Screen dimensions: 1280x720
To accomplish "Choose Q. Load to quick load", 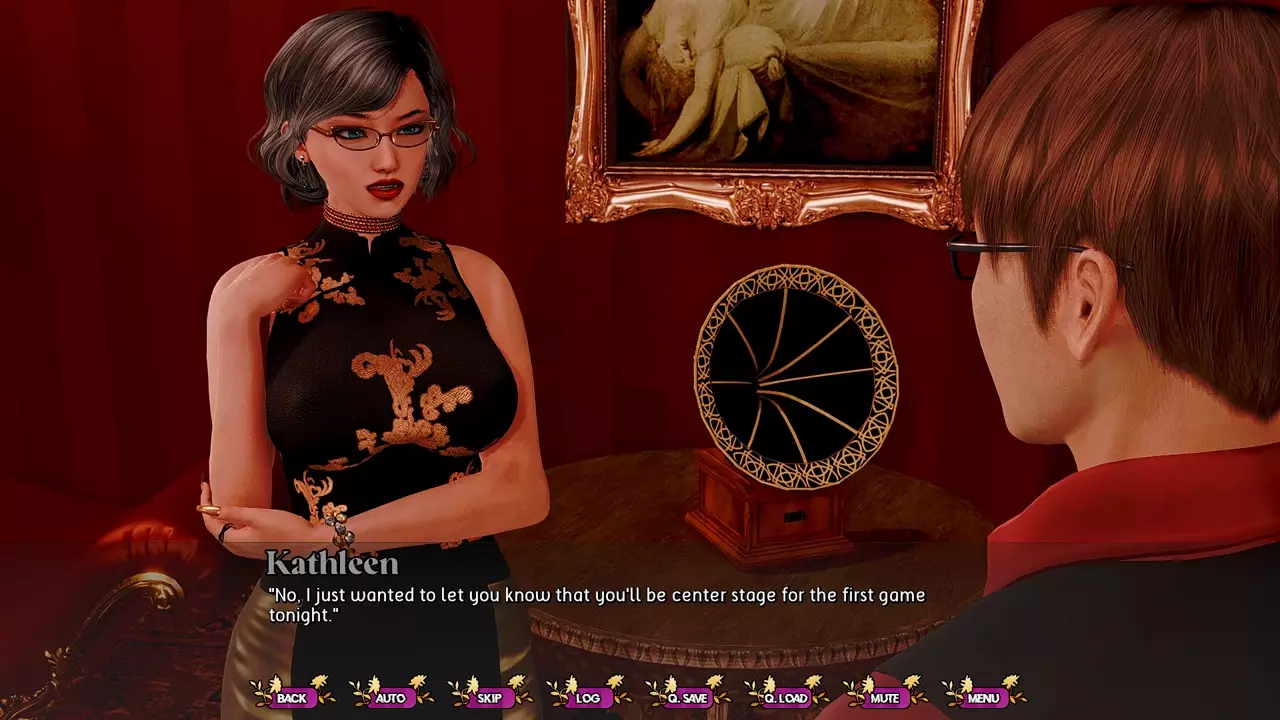I will click(x=786, y=697).
